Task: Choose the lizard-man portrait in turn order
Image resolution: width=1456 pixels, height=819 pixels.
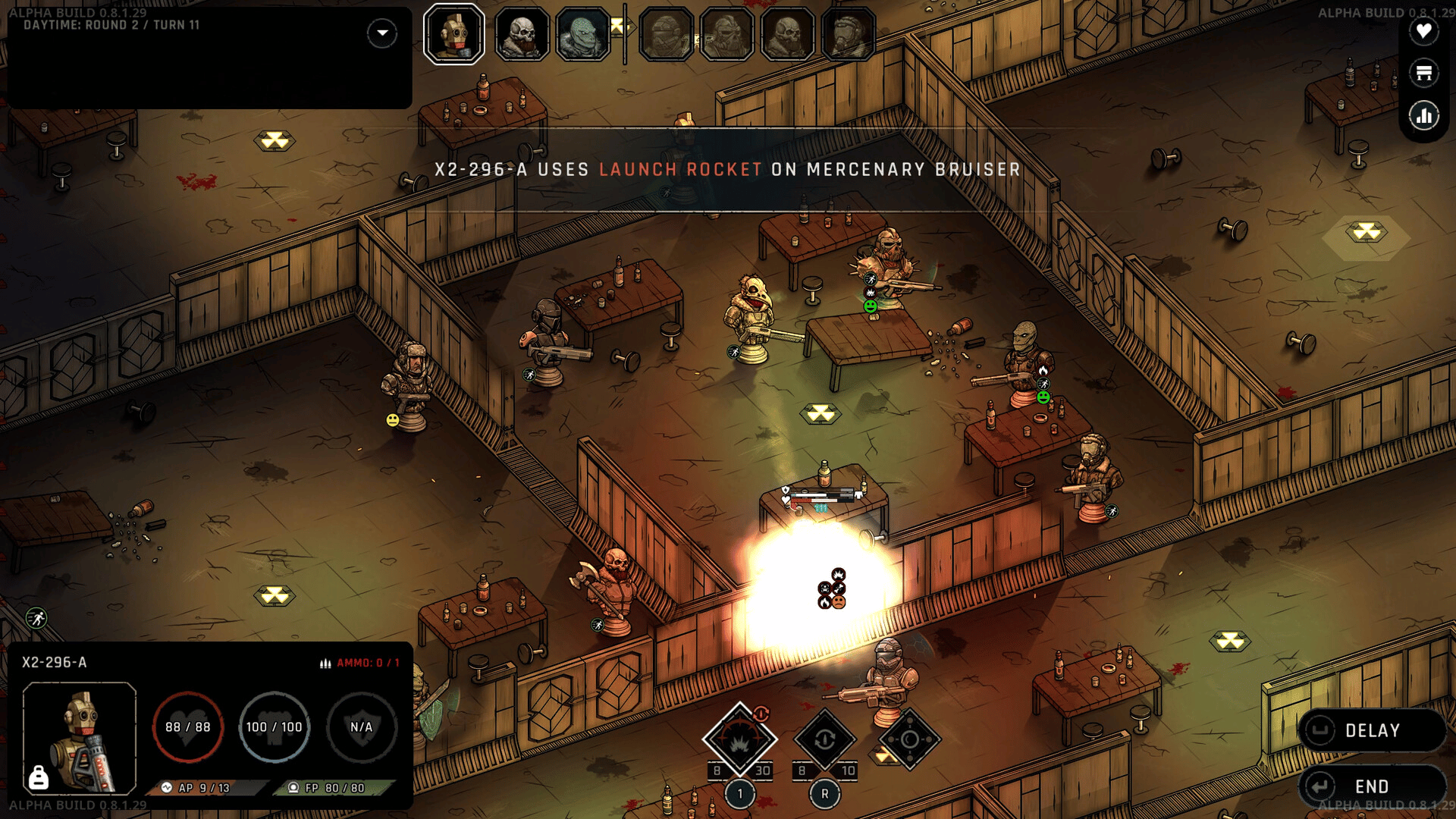Action: [582, 34]
